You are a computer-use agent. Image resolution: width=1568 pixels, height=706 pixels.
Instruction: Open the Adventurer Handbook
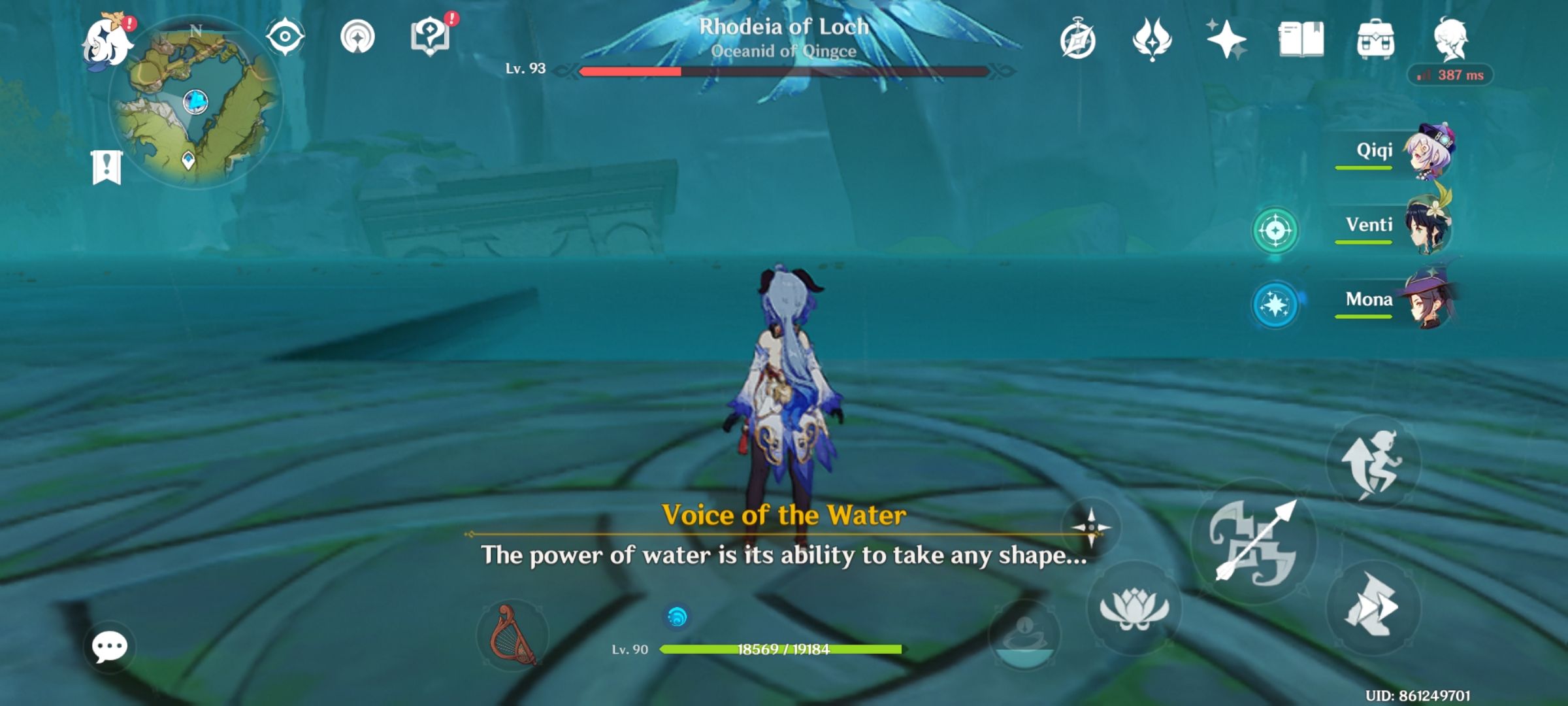[x=1300, y=41]
